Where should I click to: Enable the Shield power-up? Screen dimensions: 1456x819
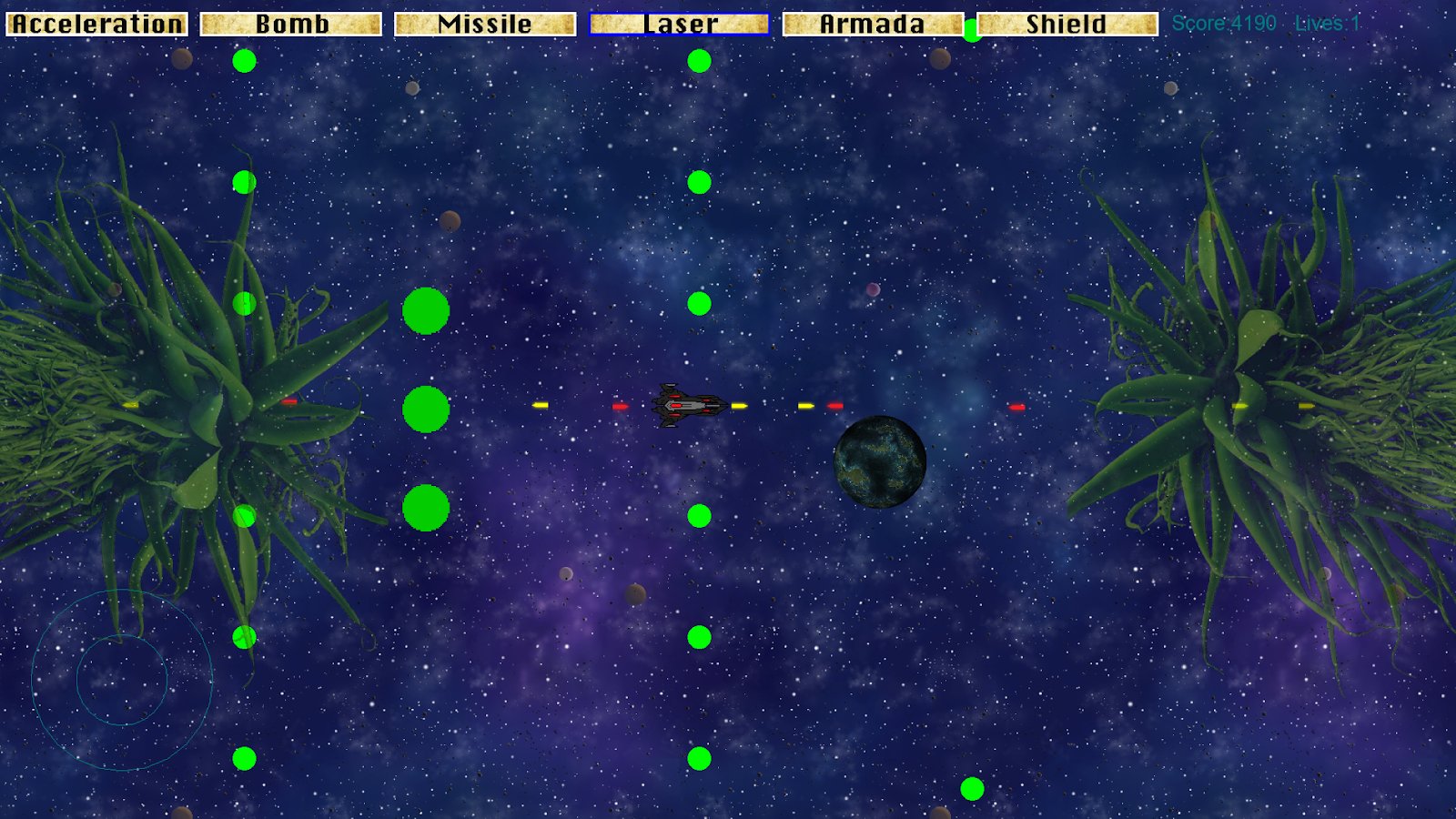(1067, 24)
